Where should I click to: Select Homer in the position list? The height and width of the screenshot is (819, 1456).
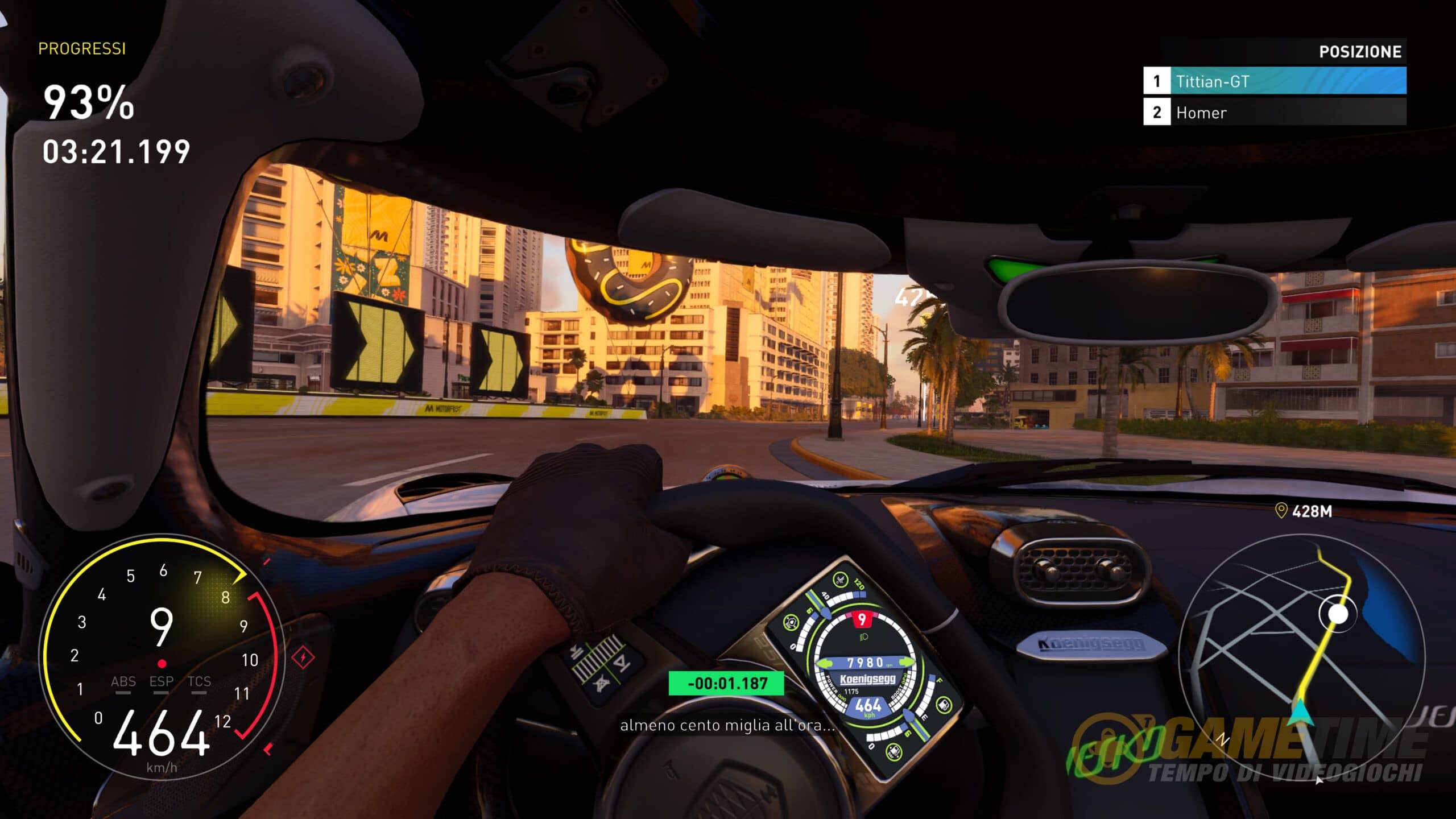pos(1275,112)
